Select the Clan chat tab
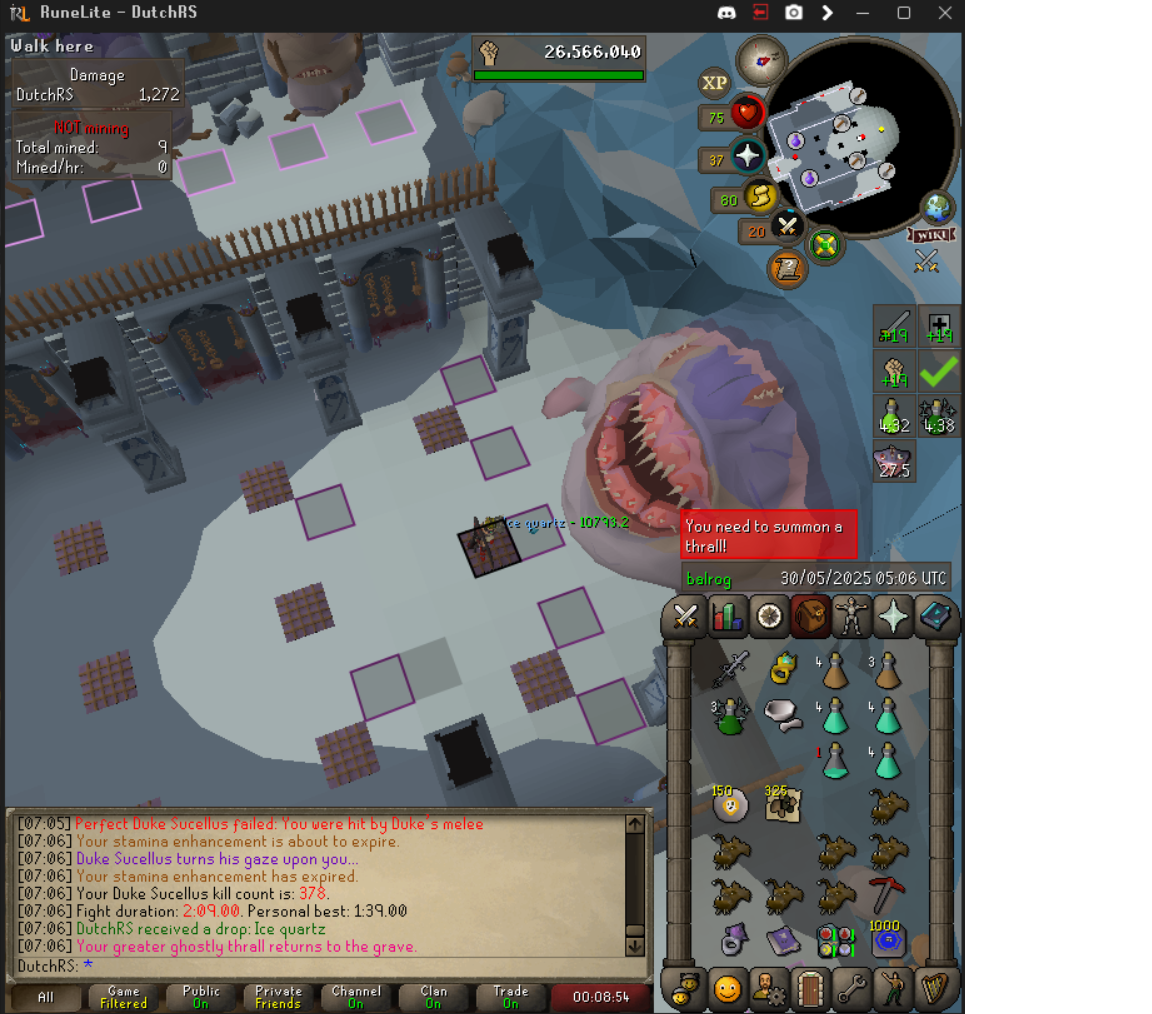Viewport: 1152px width, 1014px height. 433,996
